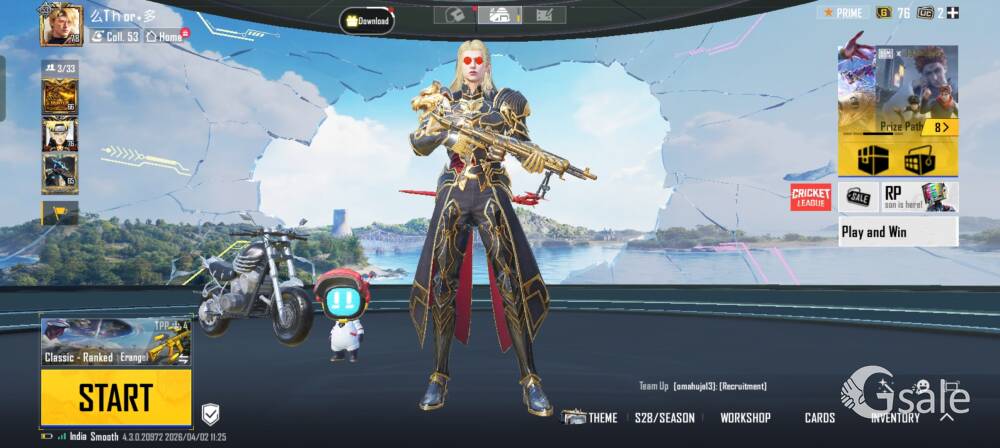Open the Theme menu

tap(590, 418)
